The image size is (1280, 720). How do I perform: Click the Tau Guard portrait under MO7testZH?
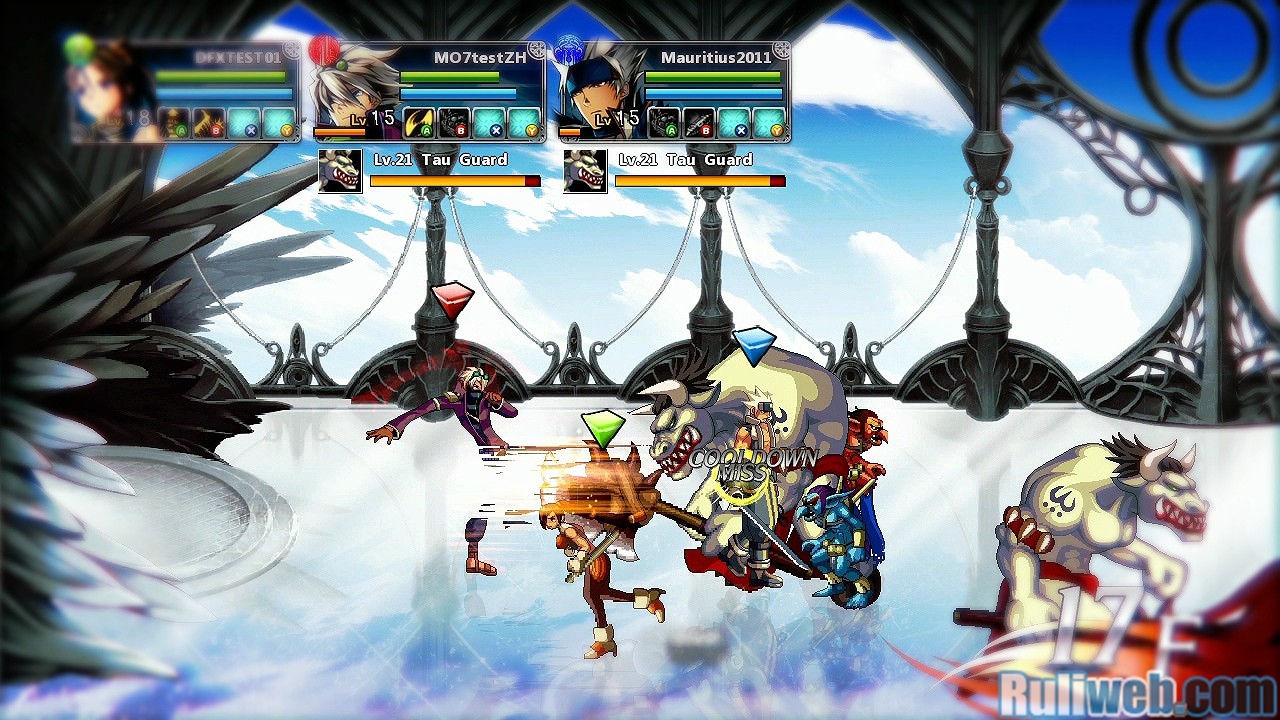pos(340,171)
